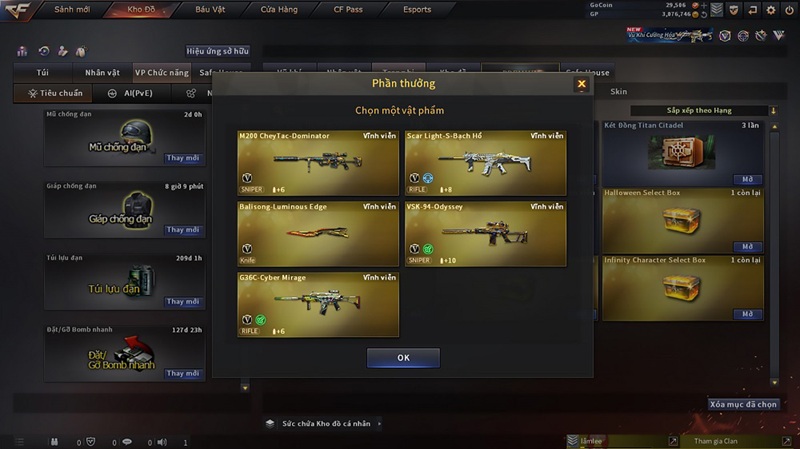
Task: Pick the Balisong-Luminous Edge knife reward
Action: [318, 233]
